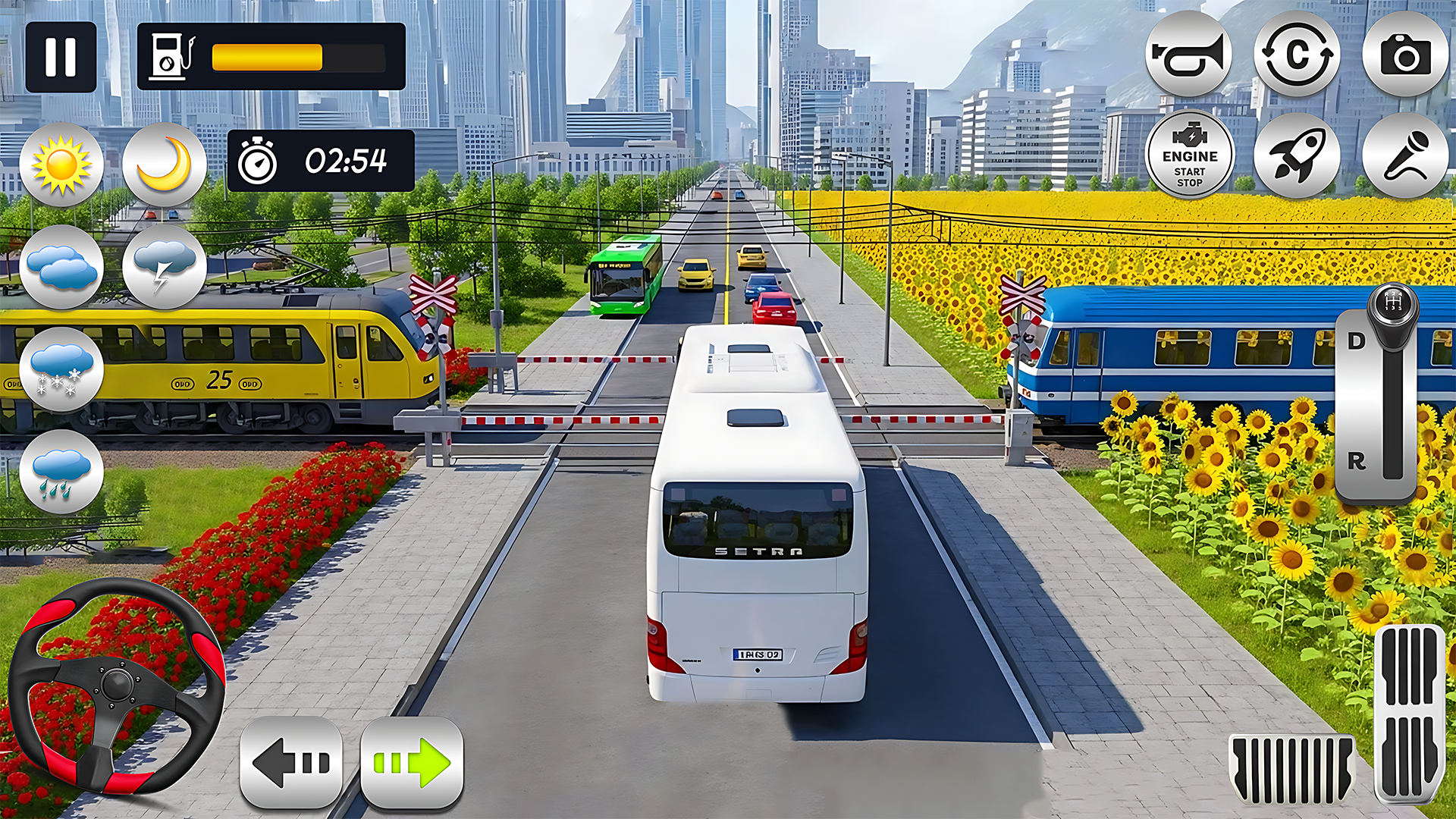The height and width of the screenshot is (819, 1456).
Task: Select the rainy weather icon
Action: pos(61,472)
